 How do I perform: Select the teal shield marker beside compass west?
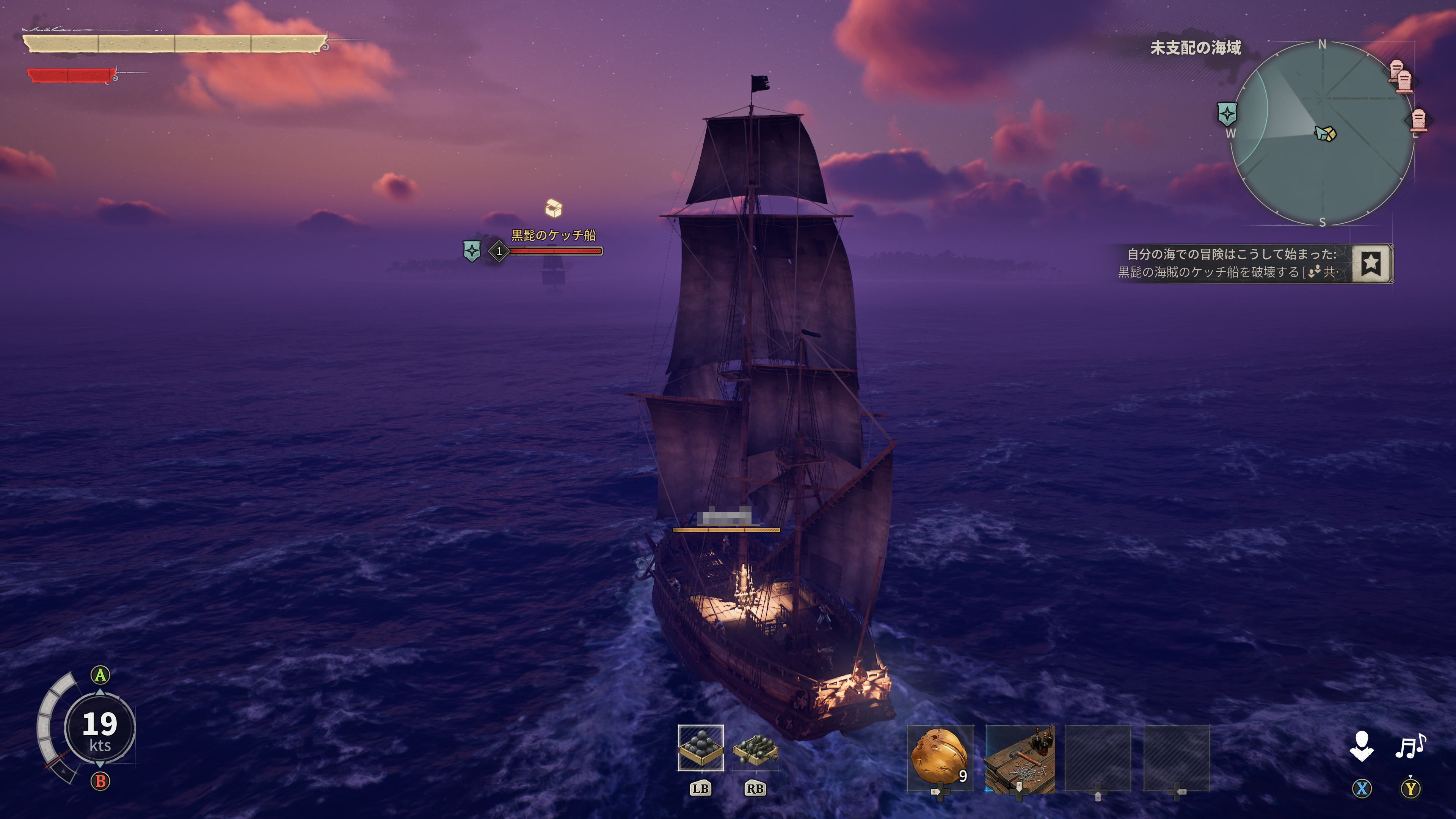(x=1227, y=114)
